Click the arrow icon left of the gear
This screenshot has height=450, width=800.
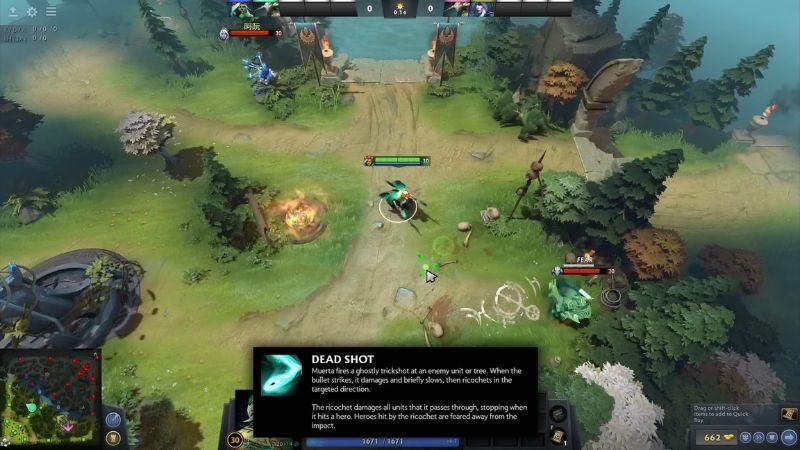pyautogui.click(x=11, y=11)
